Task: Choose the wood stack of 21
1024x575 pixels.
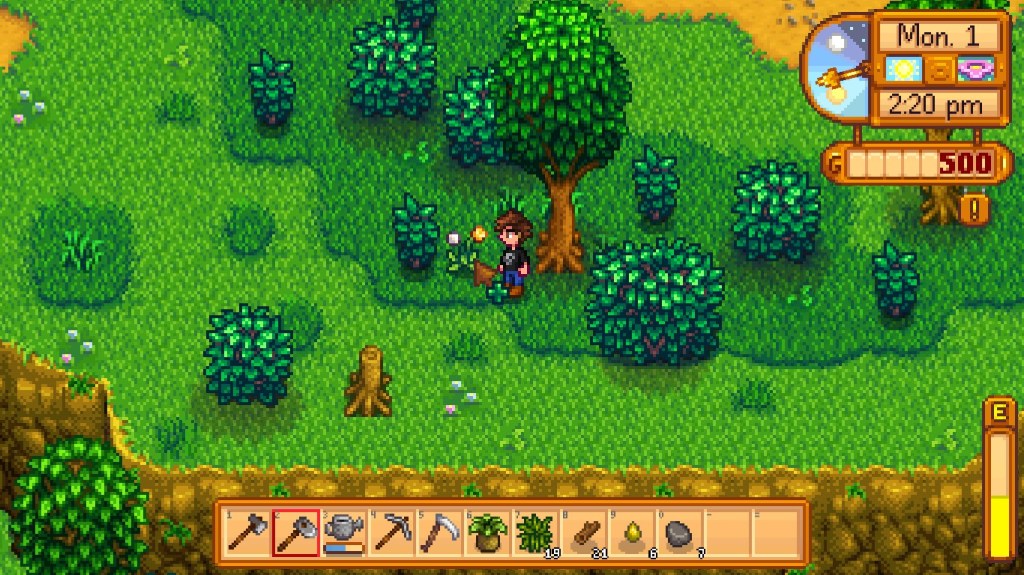Action: tap(583, 533)
